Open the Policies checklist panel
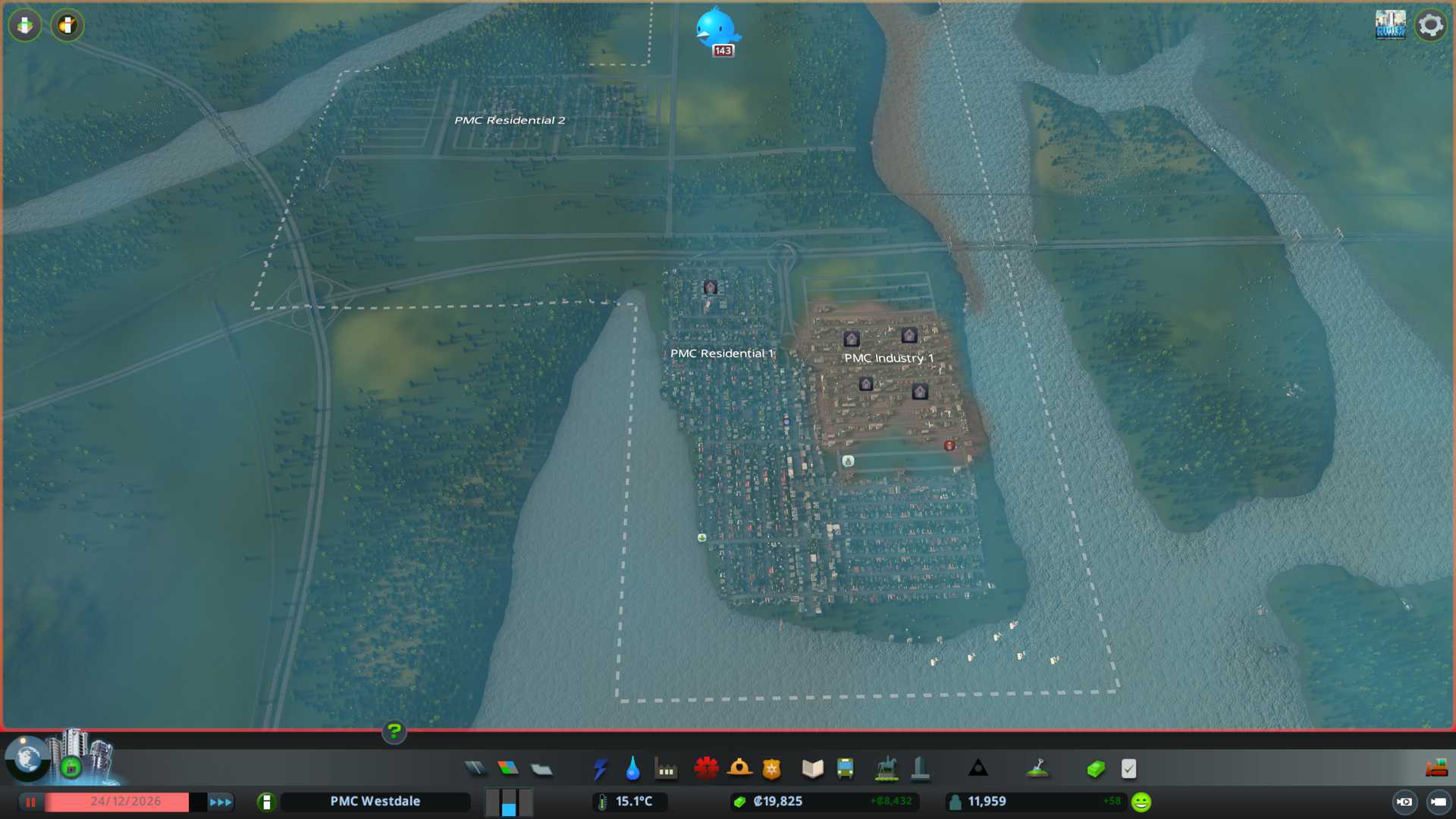 point(1128,769)
